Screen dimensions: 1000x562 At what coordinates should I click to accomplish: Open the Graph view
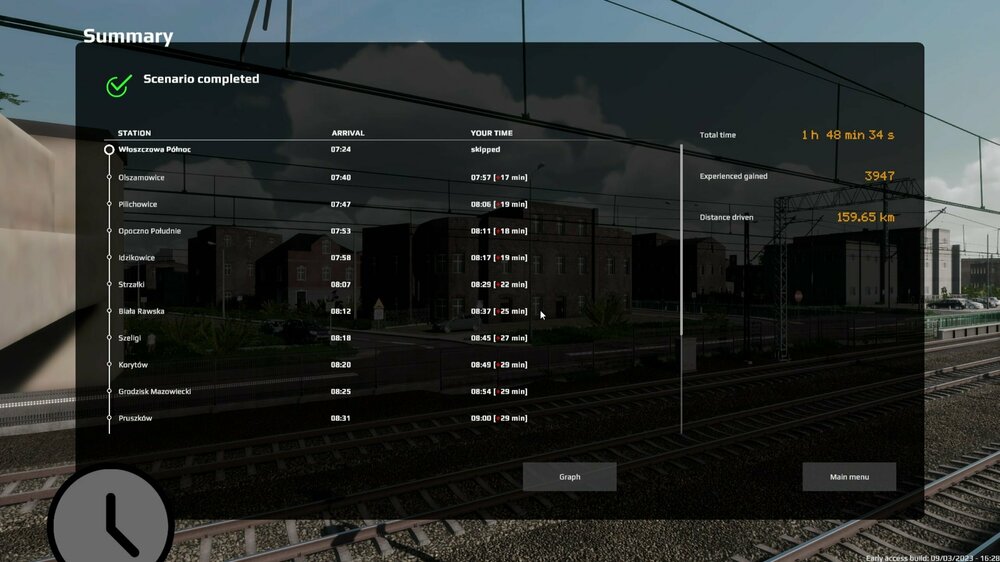click(569, 477)
